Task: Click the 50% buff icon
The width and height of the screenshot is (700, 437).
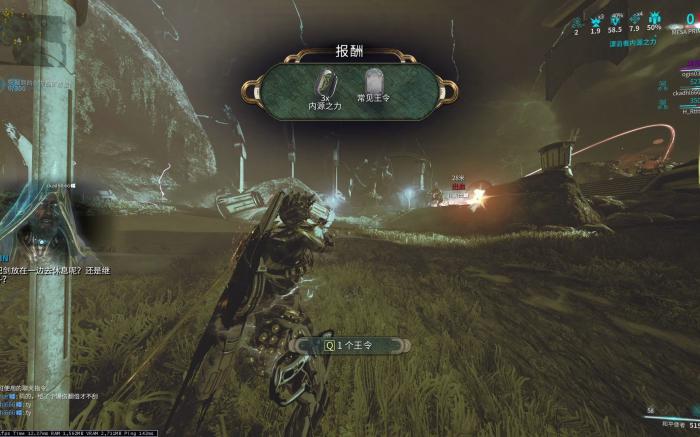Action: click(x=654, y=20)
